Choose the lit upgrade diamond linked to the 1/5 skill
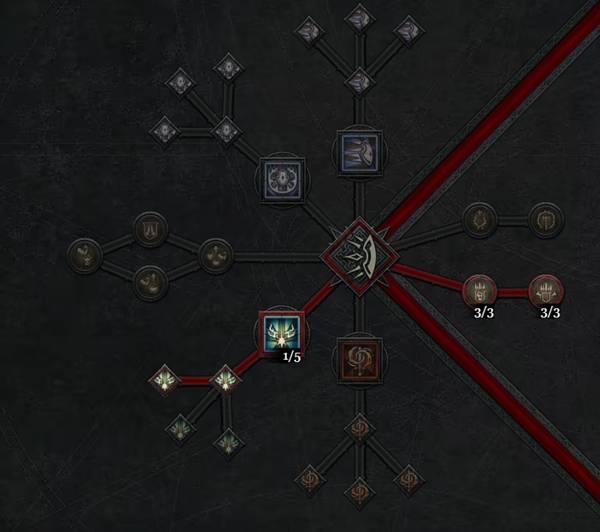 tap(226, 380)
